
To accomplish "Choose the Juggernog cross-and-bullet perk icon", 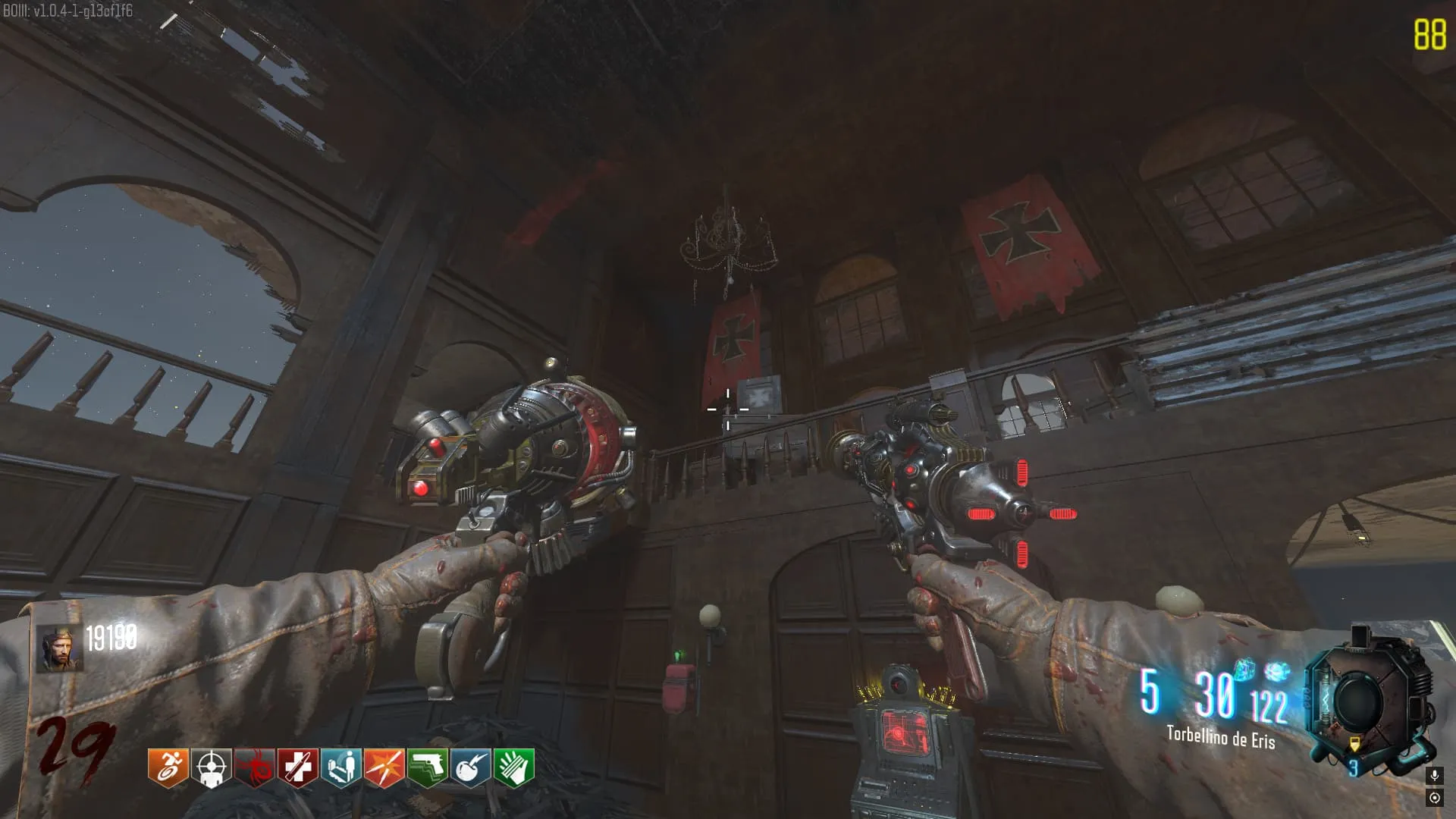I will [x=298, y=767].
